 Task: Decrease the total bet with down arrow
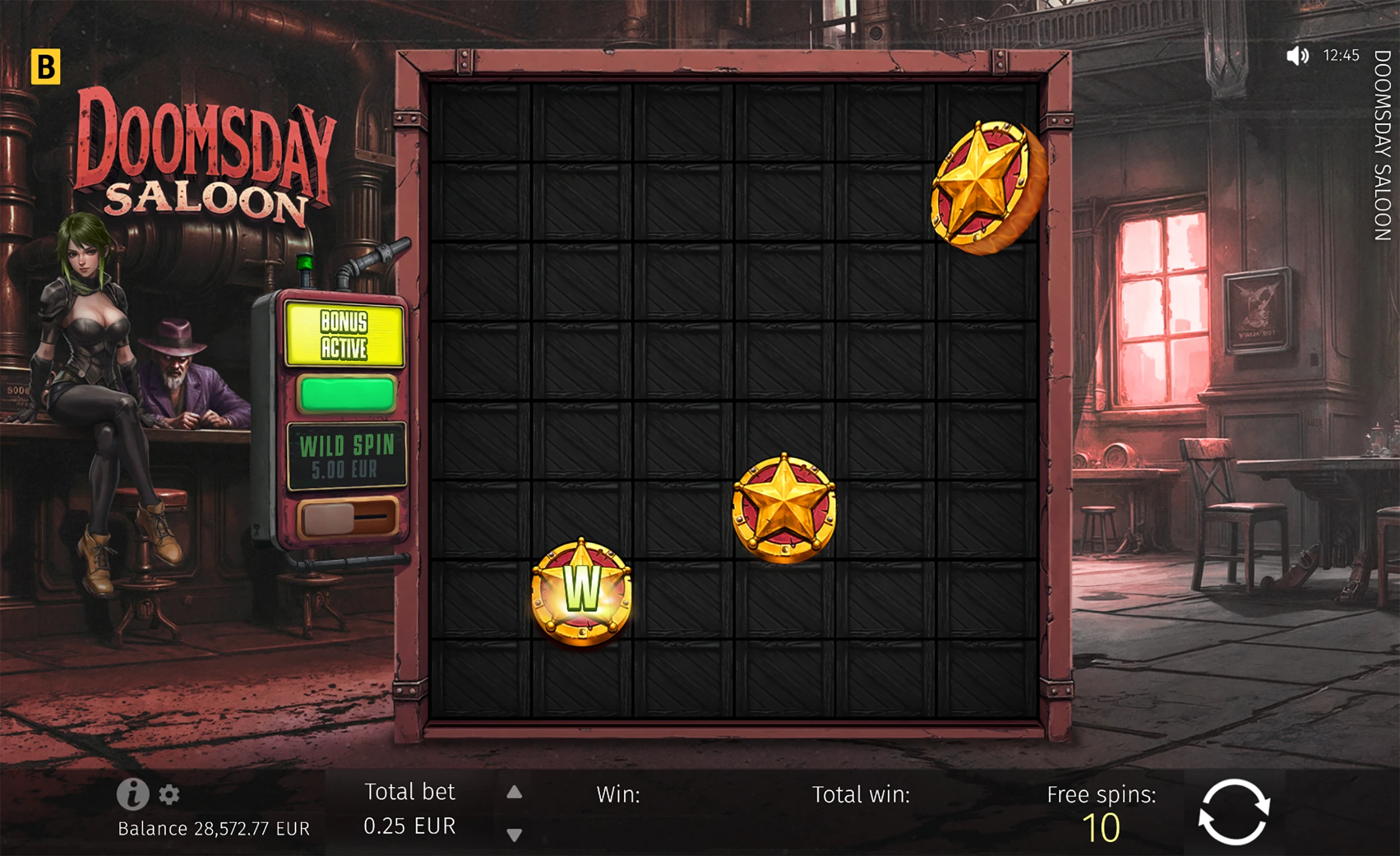coord(514,834)
